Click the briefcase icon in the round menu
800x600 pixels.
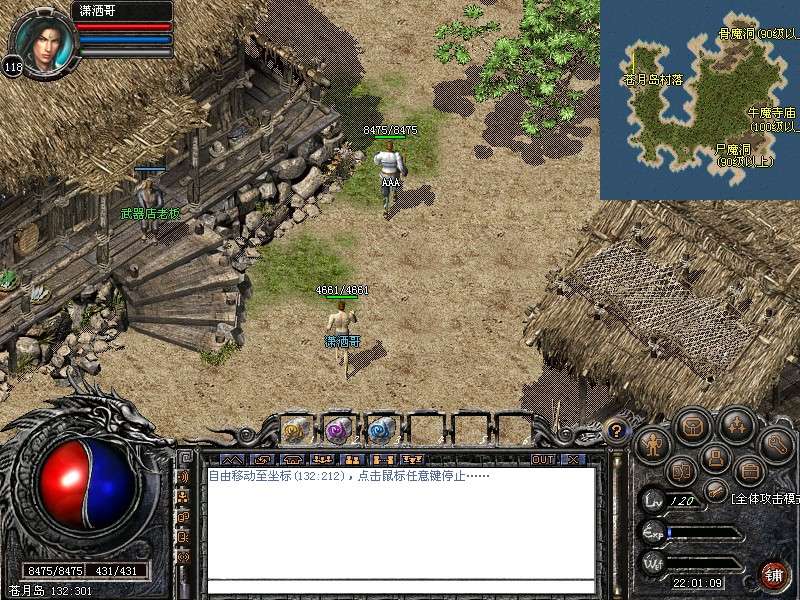click(748, 470)
